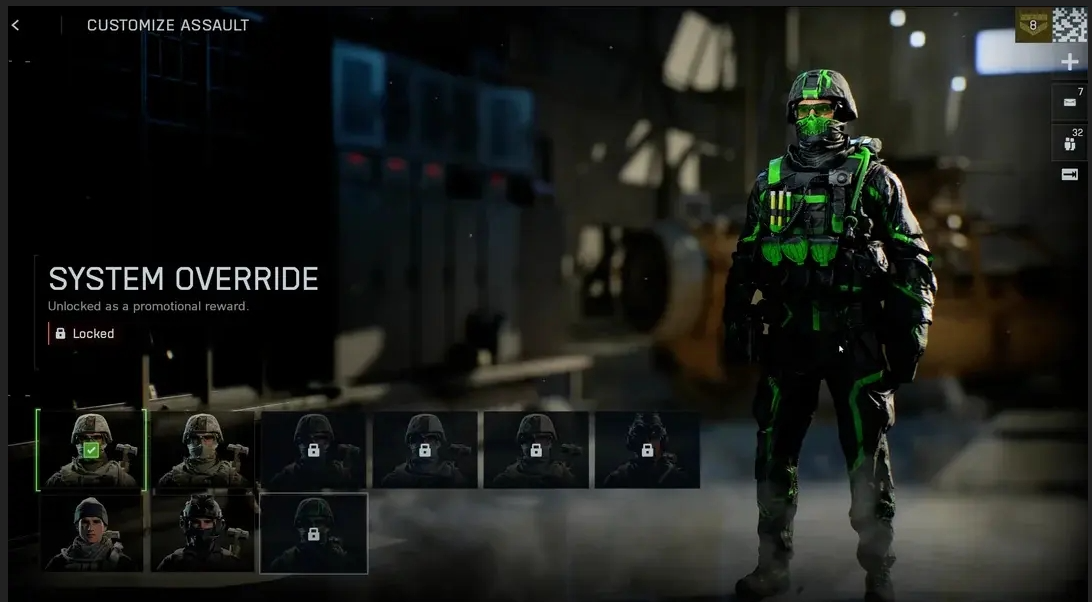
Task: Open the rank 8 player badge
Action: coord(1033,25)
